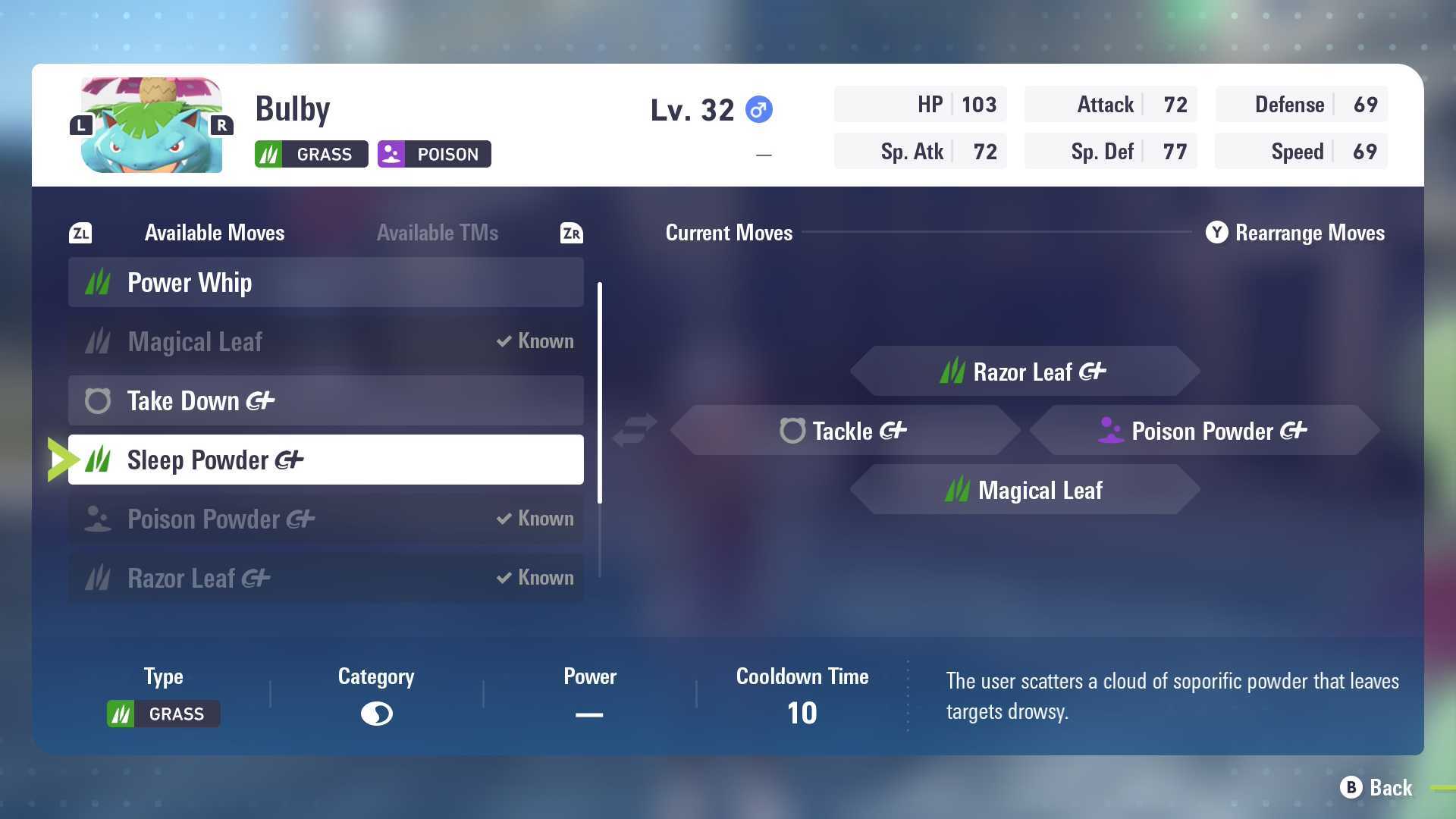Viewport: 1456px width, 819px height.
Task: Switch to the Available TMs tab
Action: (438, 233)
